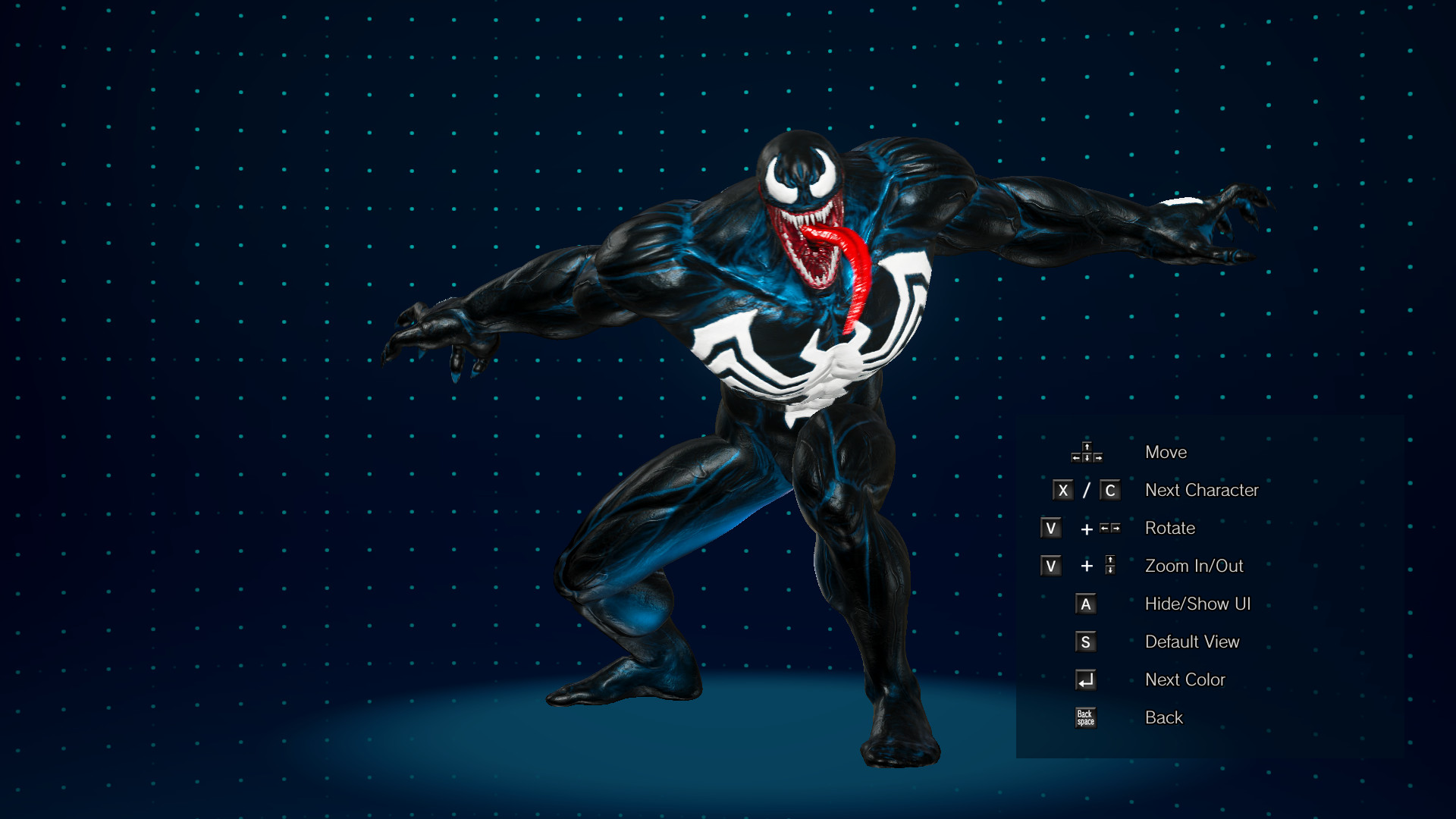Click the Next Character label

pyautogui.click(x=1202, y=490)
